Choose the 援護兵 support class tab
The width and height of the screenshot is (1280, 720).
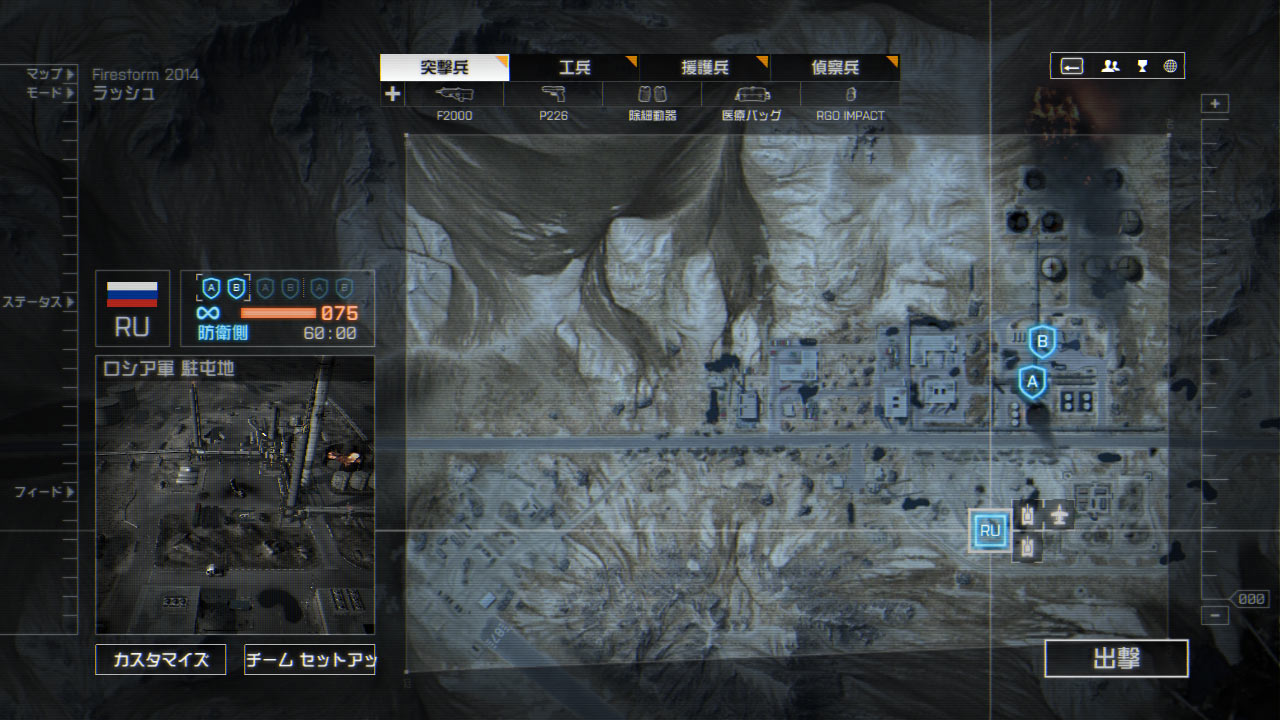click(704, 68)
